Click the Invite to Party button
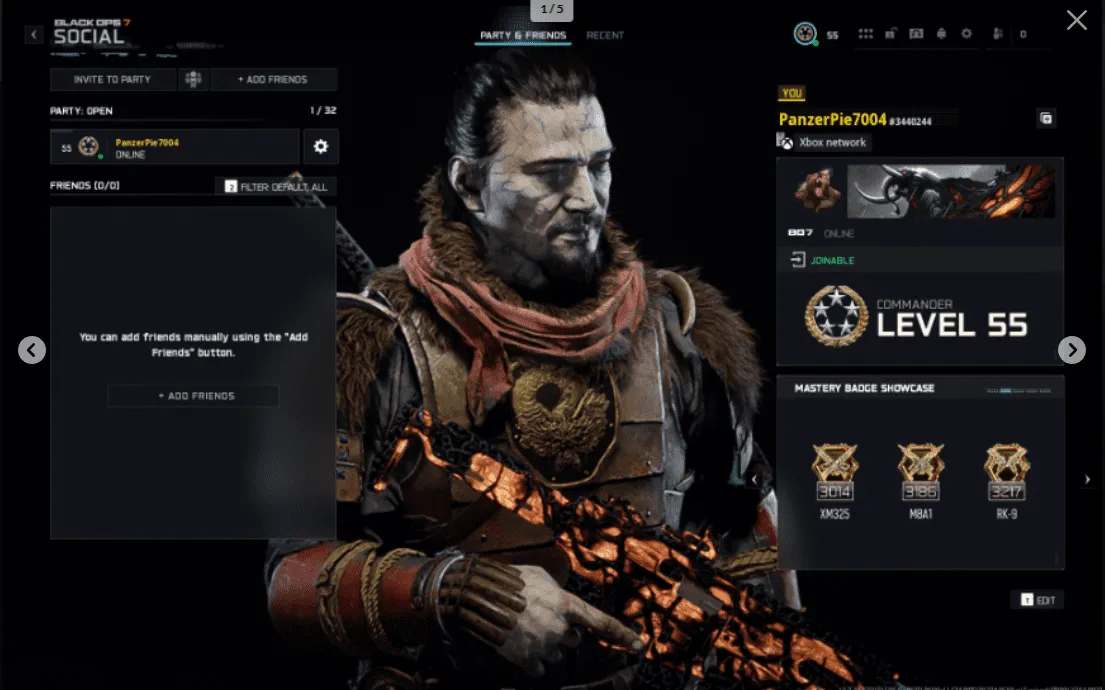The image size is (1105, 690). (x=112, y=80)
